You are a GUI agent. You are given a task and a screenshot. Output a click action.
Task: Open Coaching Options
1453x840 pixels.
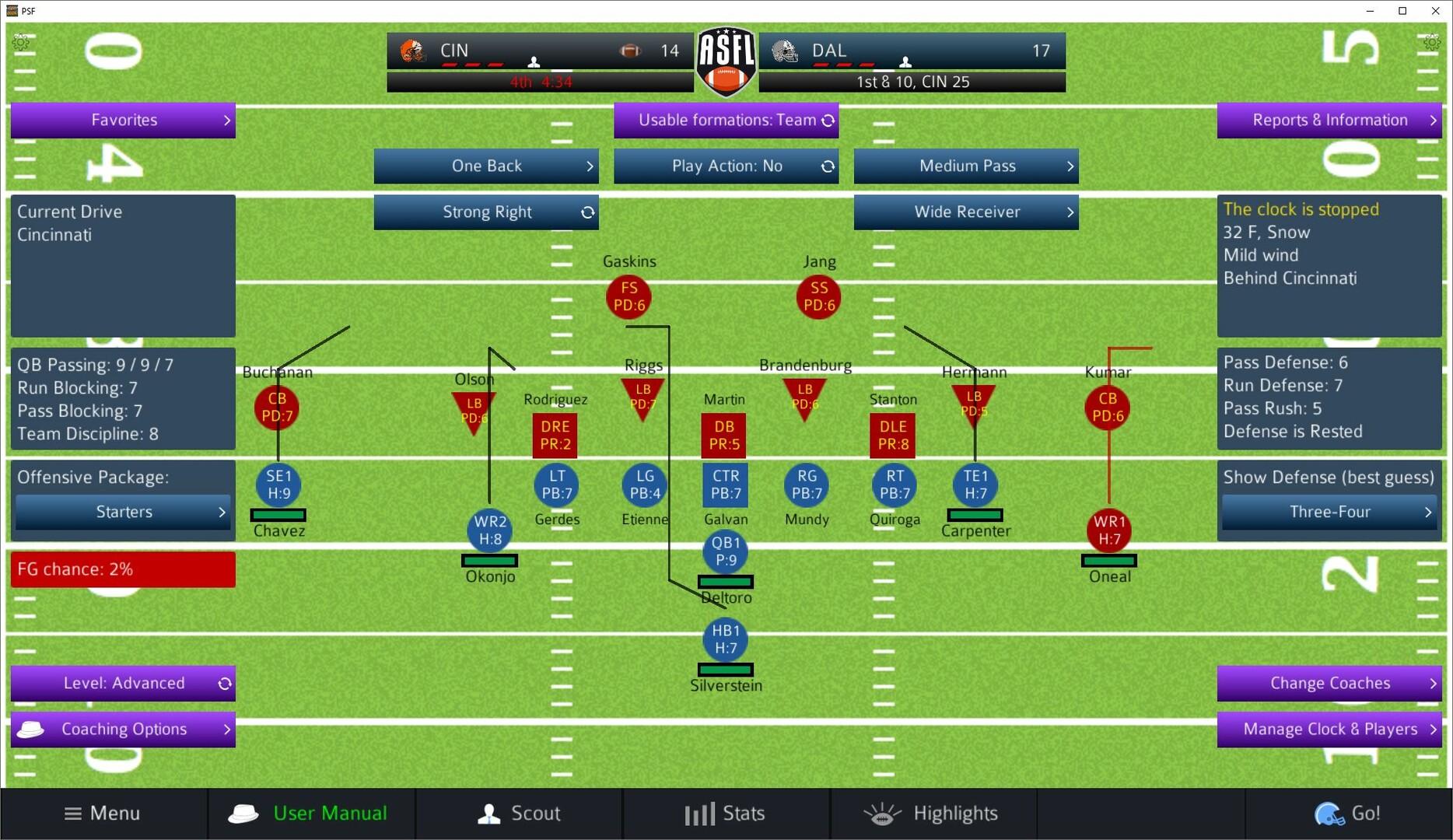(123, 730)
